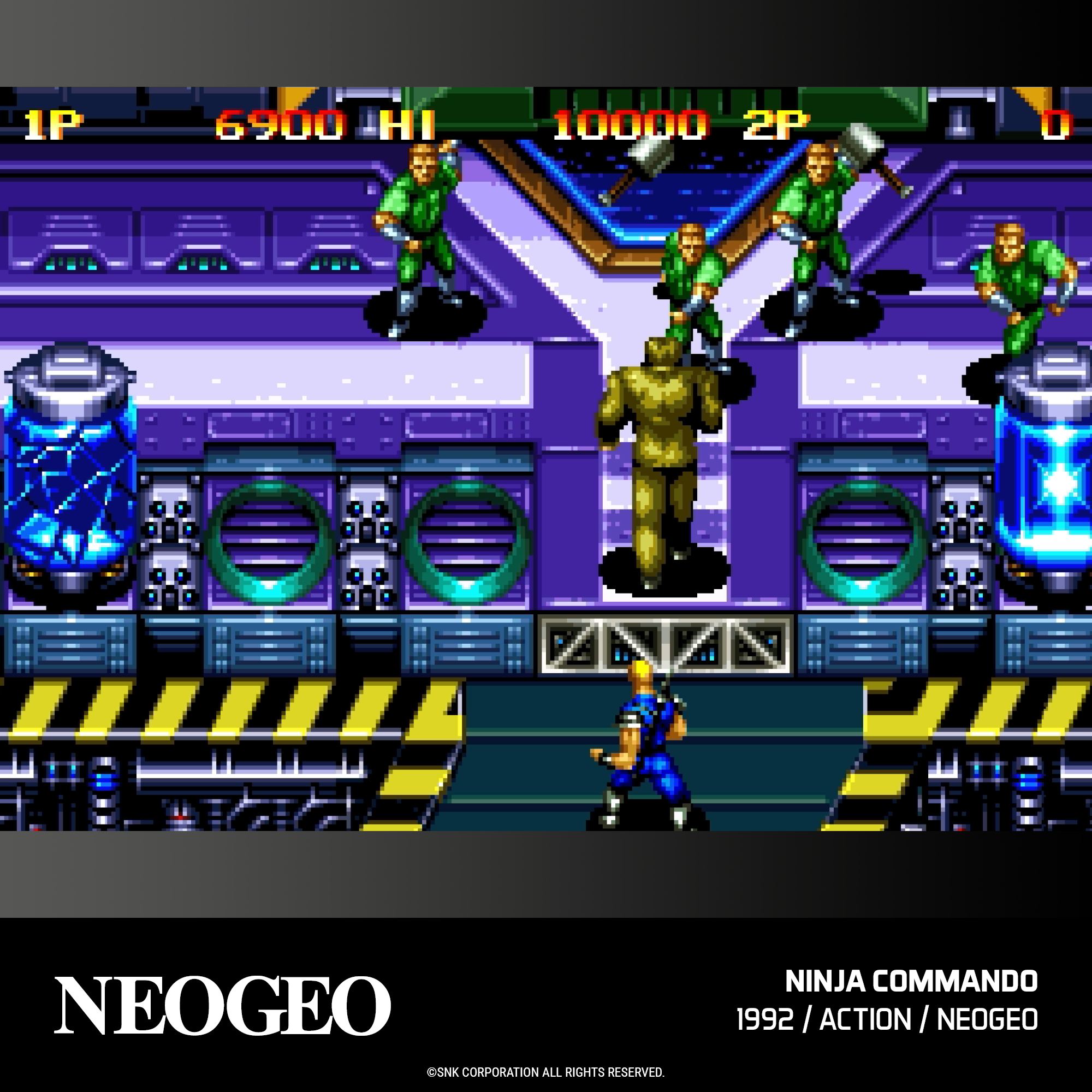Select the soldier standing near the right edge

[1023, 283]
